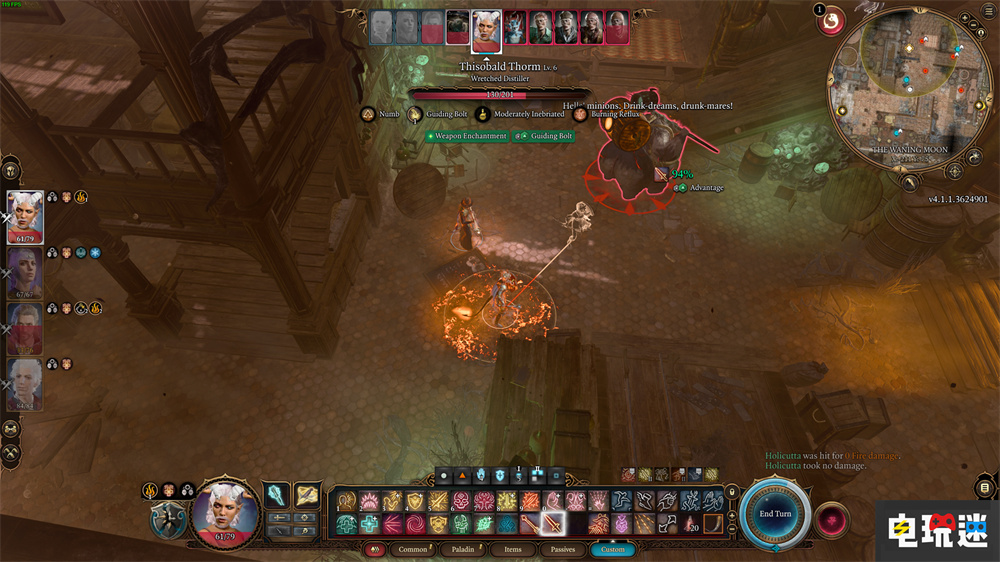This screenshot has width=1000, height=562.
Task: Select the Custom hotbar tab
Action: click(x=612, y=549)
